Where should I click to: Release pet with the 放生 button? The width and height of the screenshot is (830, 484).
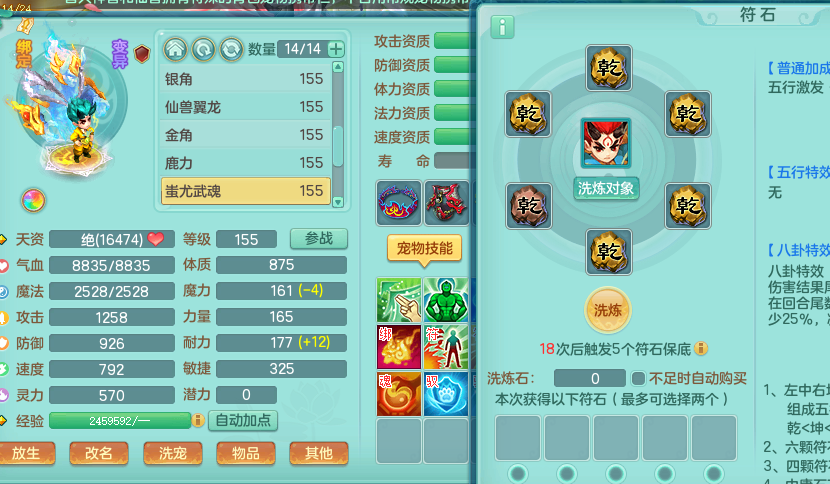click(x=27, y=453)
